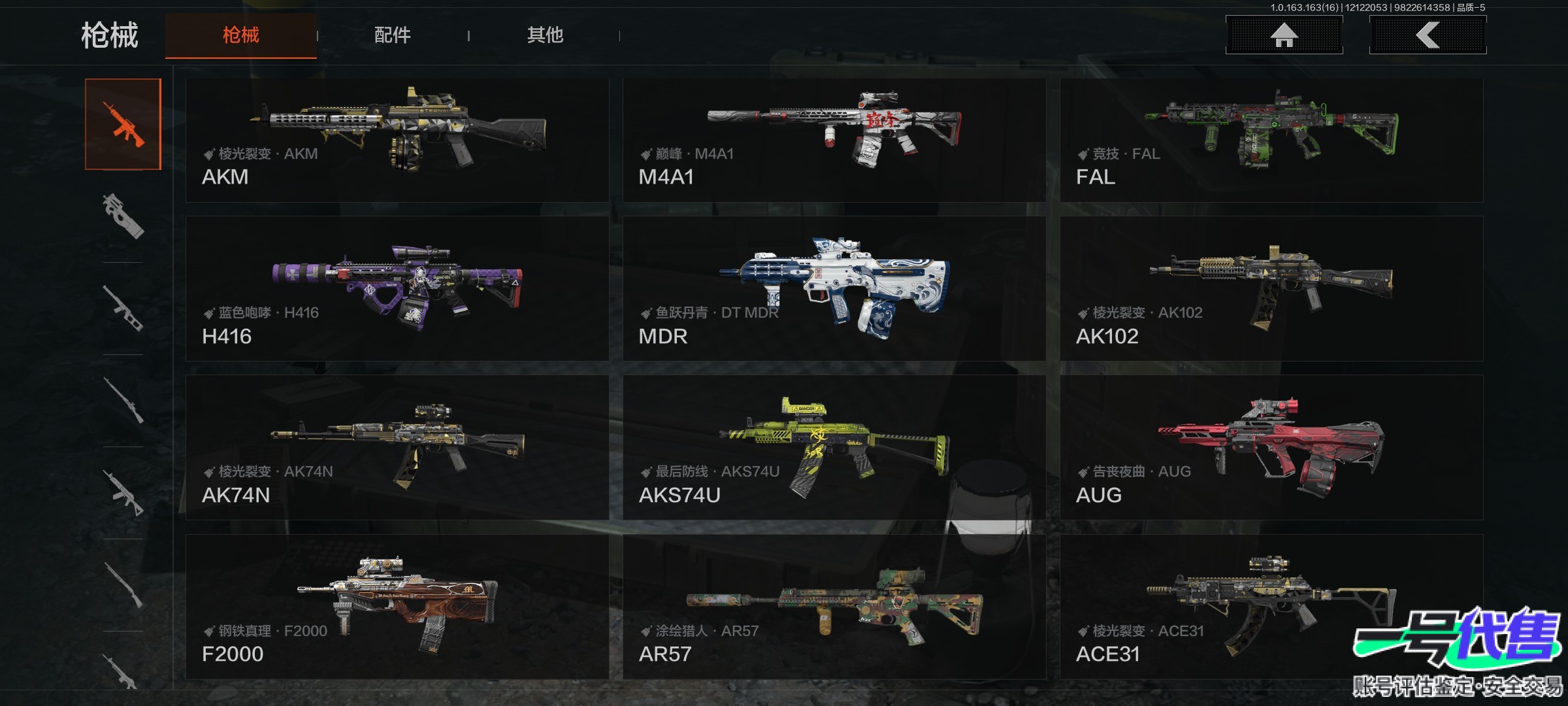Select the AR57 weapon card
The image size is (1568, 706).
coord(834,607)
